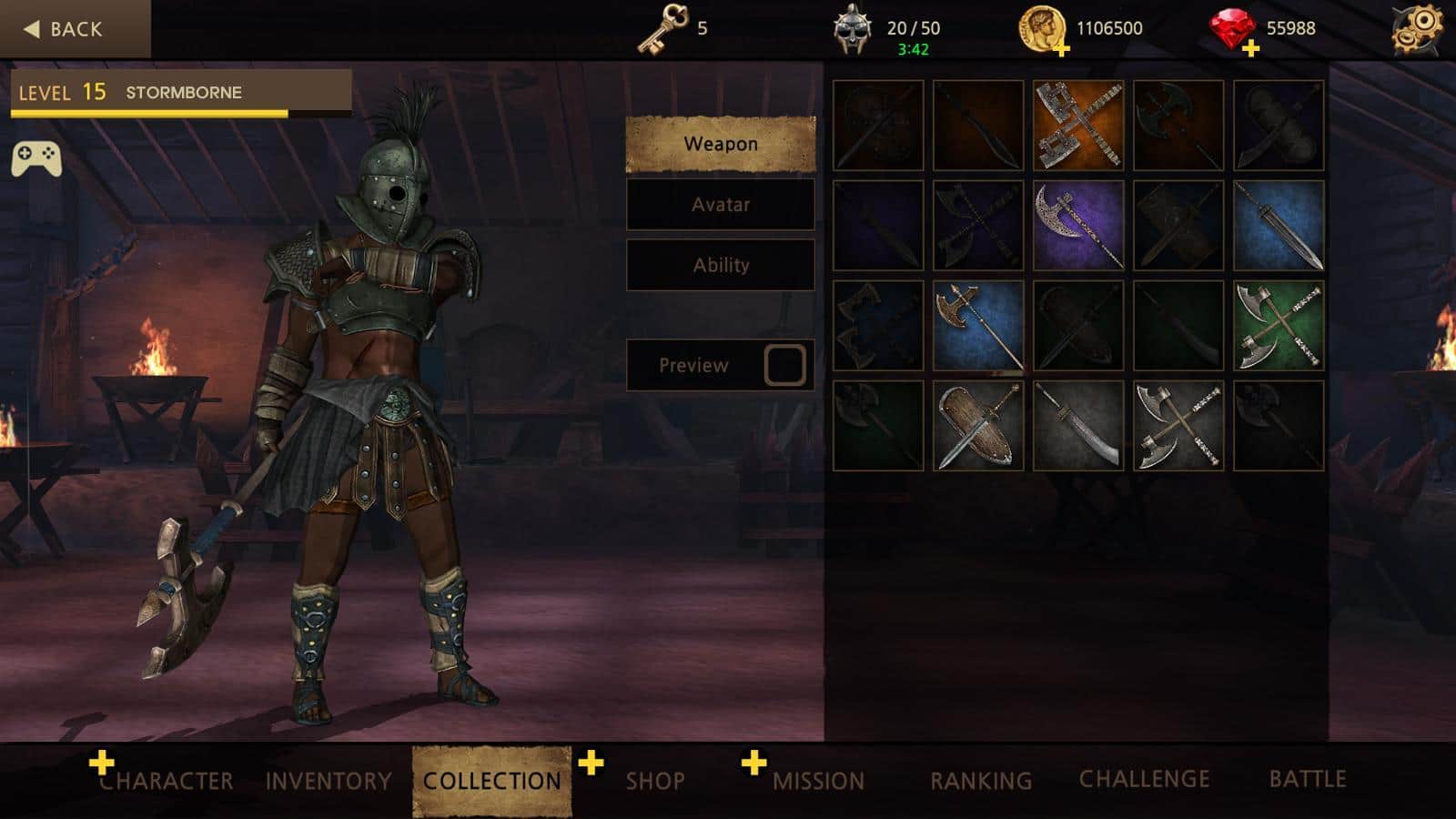Switch to the Avatar category
Image resolution: width=1456 pixels, height=819 pixels.
coord(720,205)
